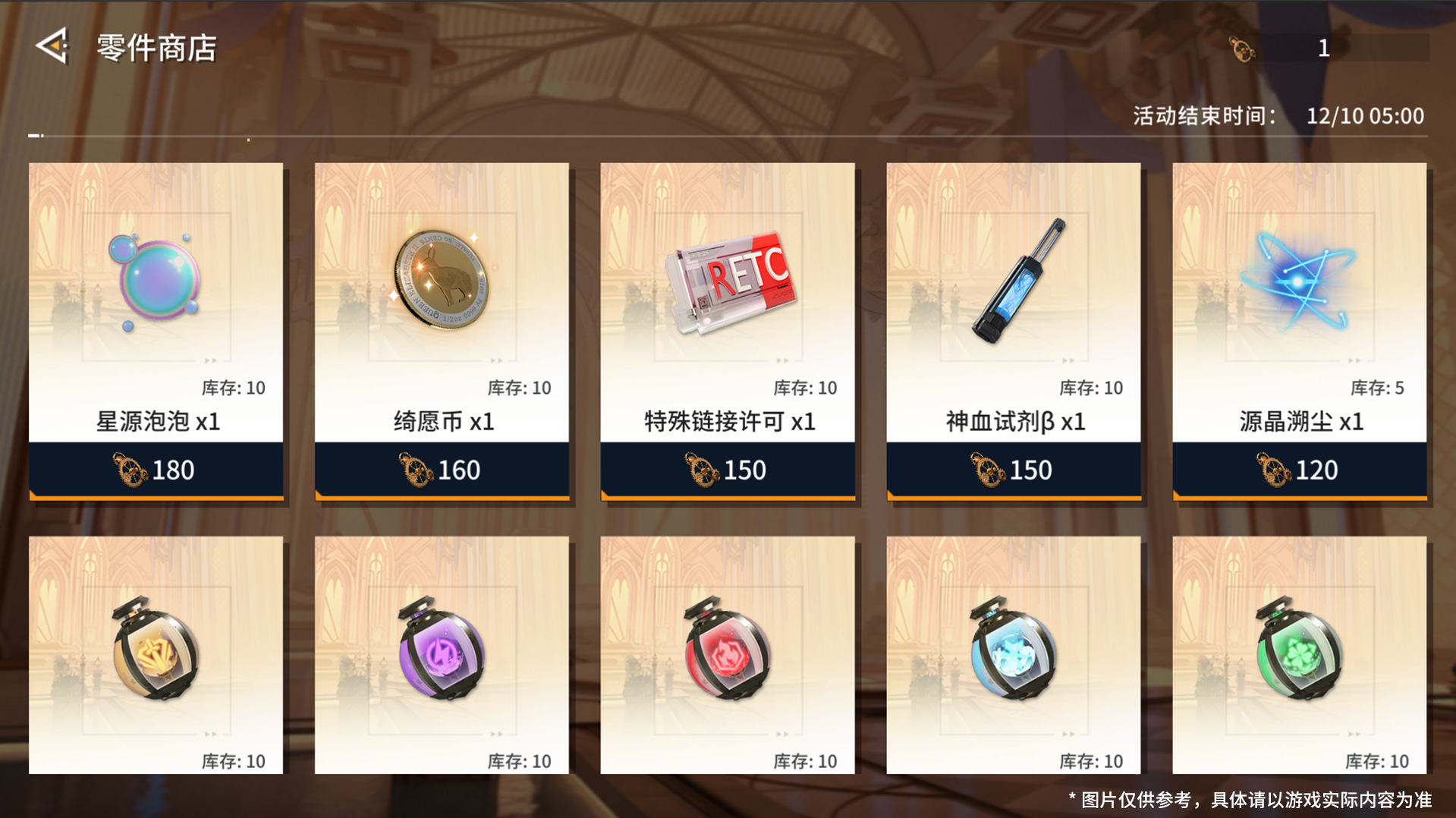Buy 绮愿币 for 160 gears
Screen dimensions: 1456x818
[440, 470]
